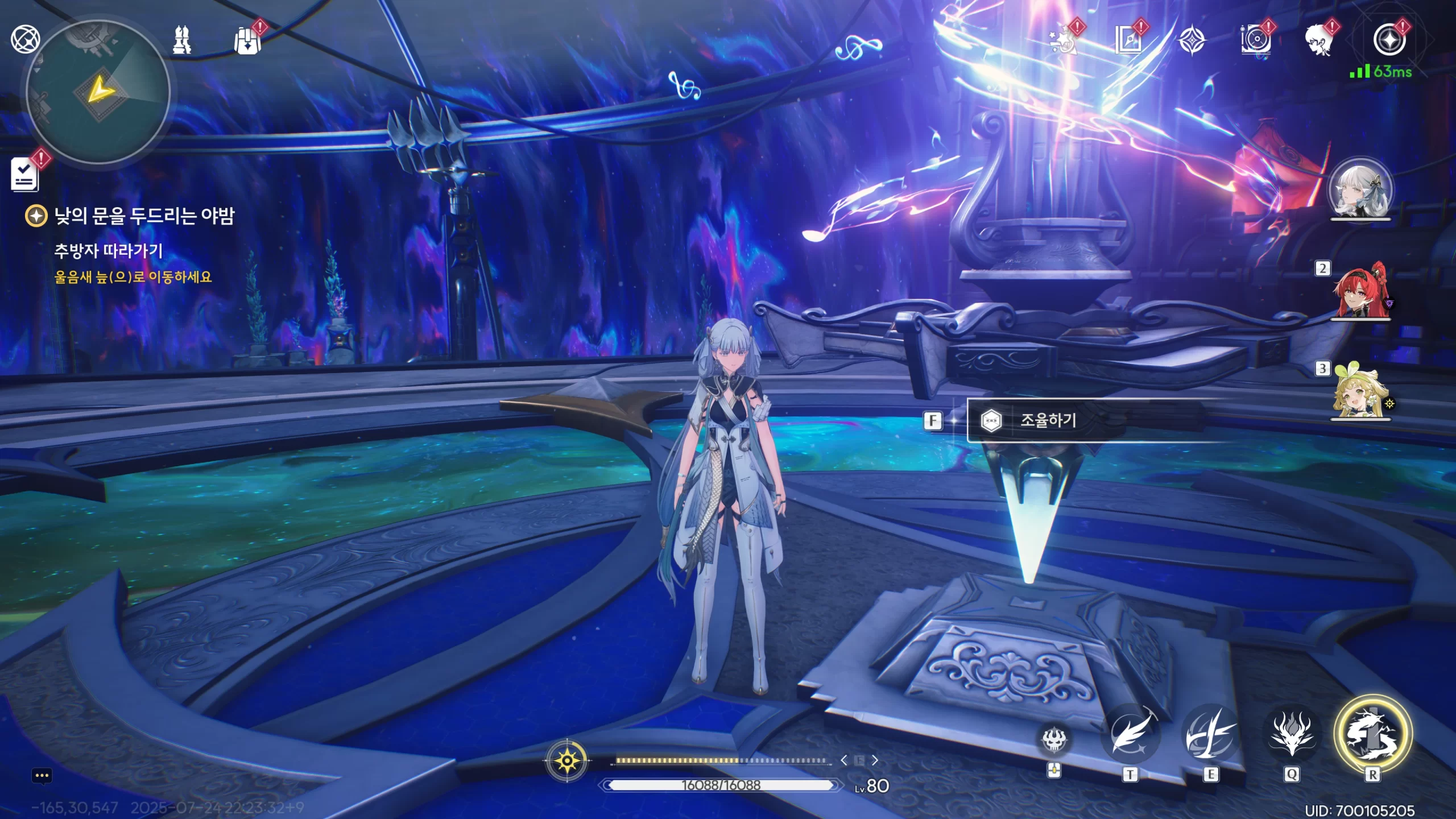Open the four-point compass star icon
Screen dimensions: 1456x819
(x=1192, y=40)
